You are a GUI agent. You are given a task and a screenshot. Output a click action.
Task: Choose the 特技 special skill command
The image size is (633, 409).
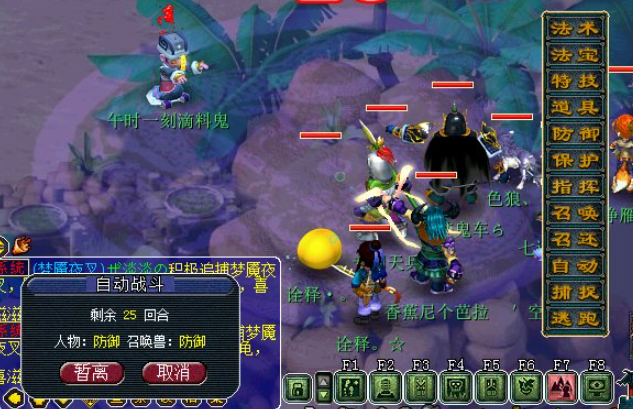coord(575,80)
